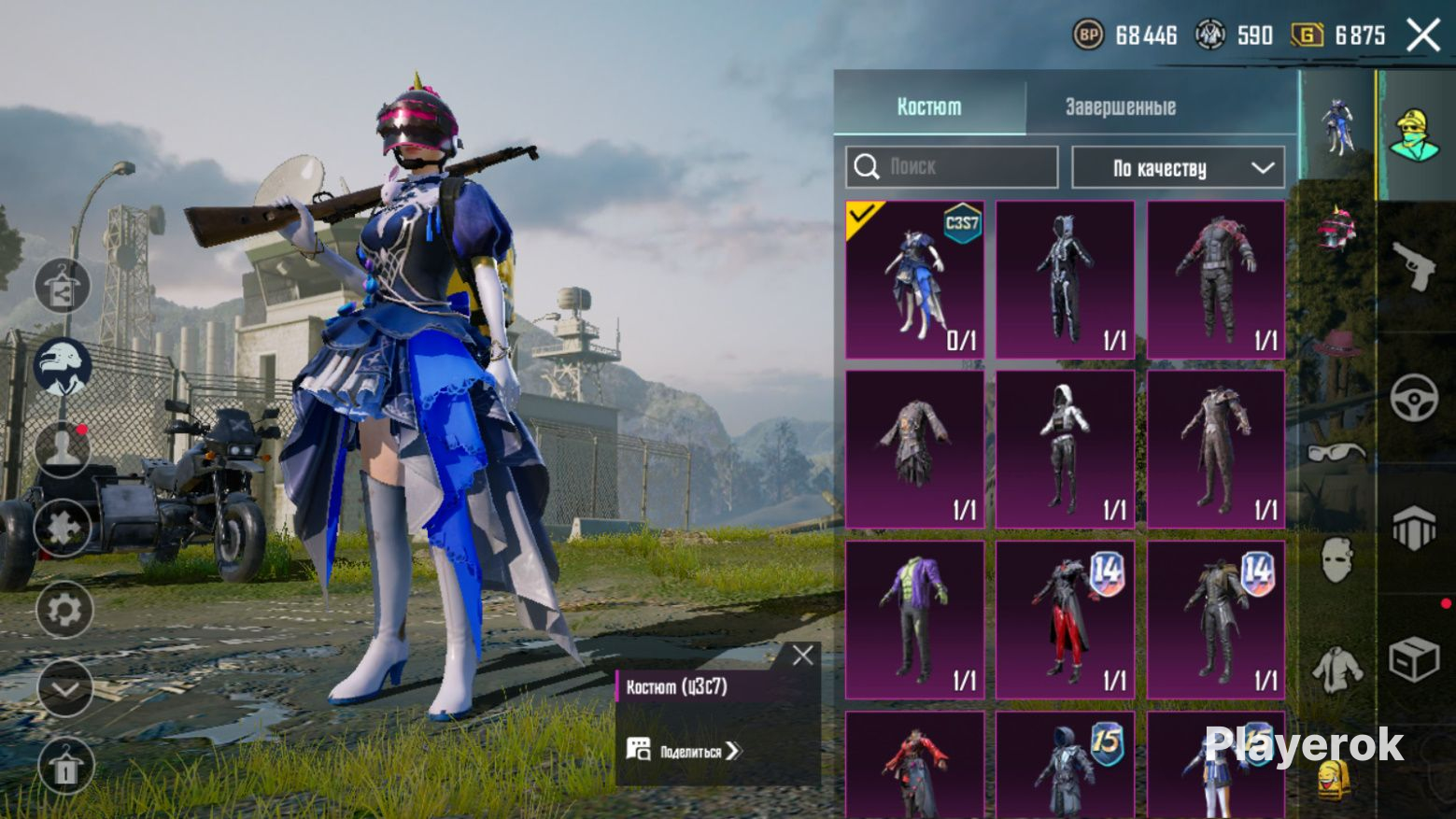
Task: Choose the purple and green Joker suit
Action: coord(914,620)
